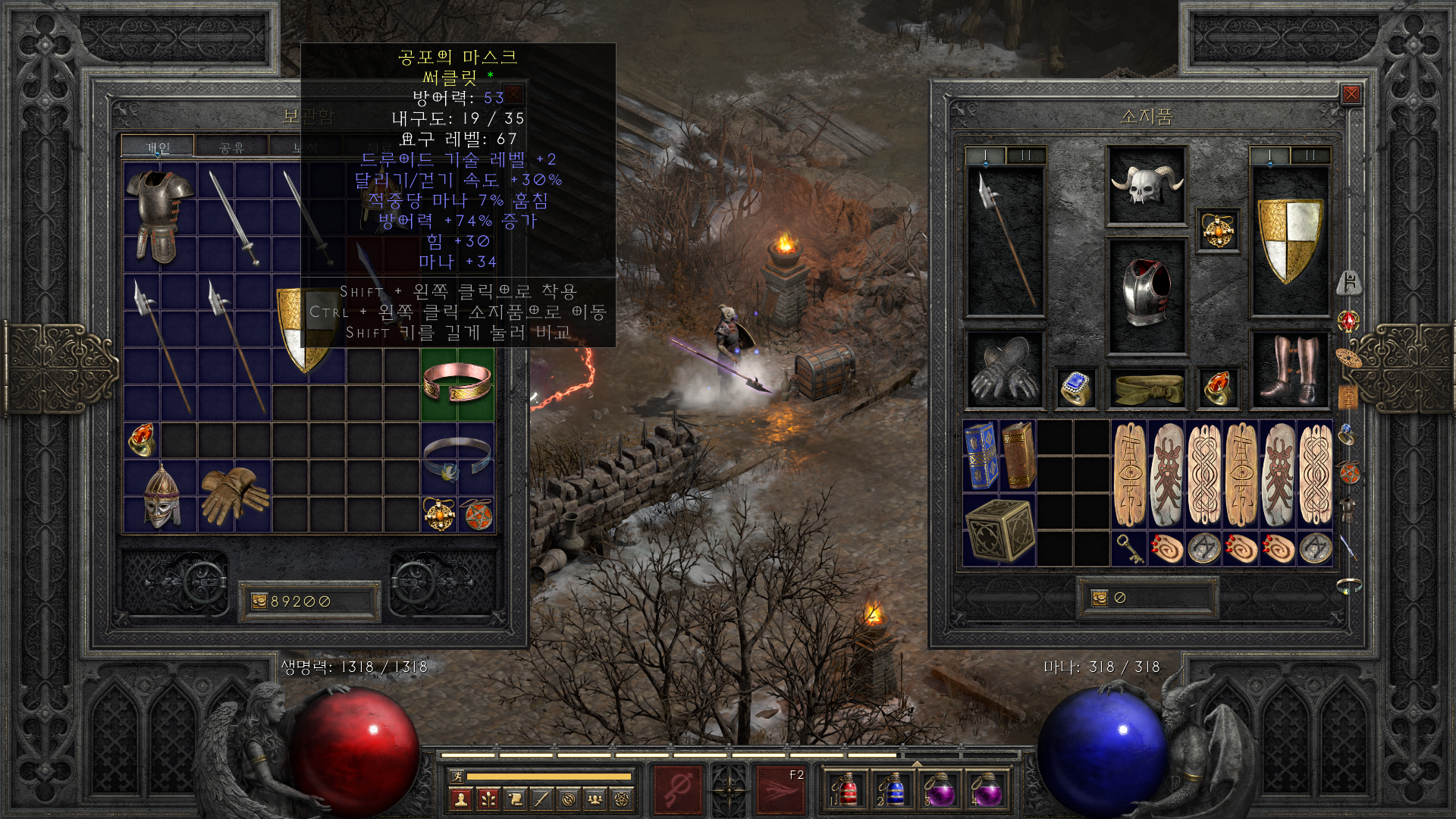This screenshot has height=819, width=1456.
Task: Switch to the 공유 stash tab
Action: [231, 147]
